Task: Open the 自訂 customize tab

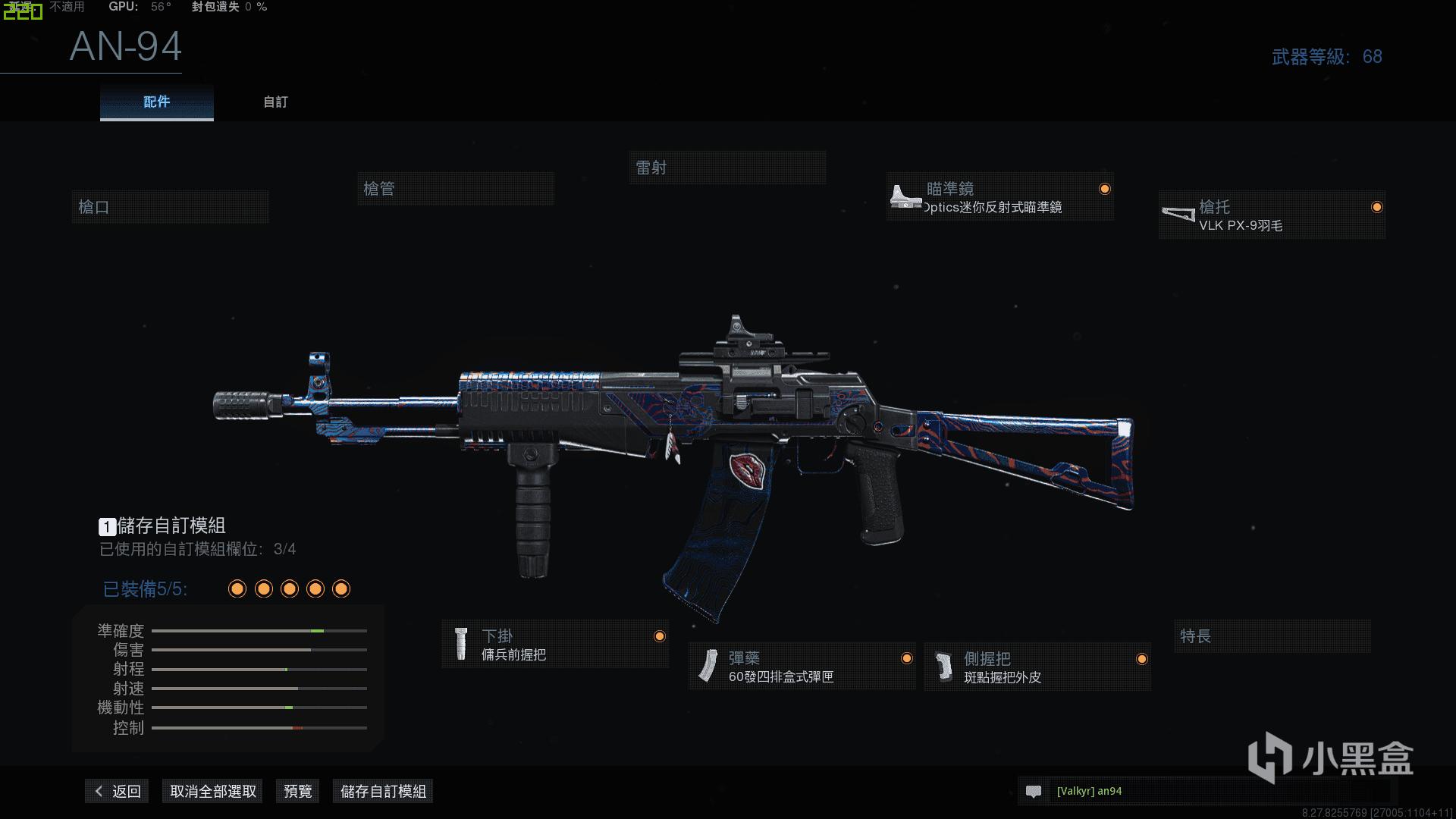Action: (275, 102)
